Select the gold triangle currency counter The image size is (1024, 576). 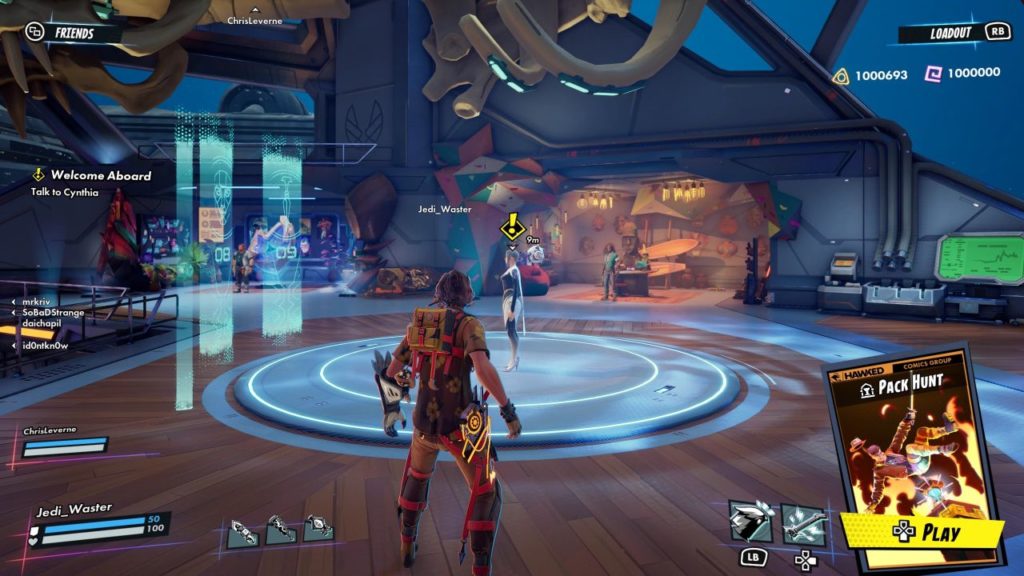tap(871, 75)
